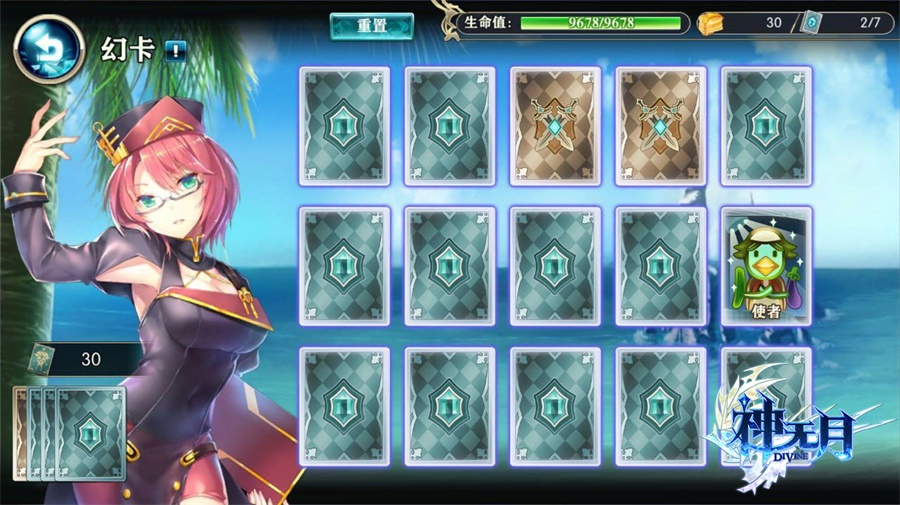Tap the treasure chest icon in top bar
Image resolution: width=900 pixels, height=505 pixels.
pos(712,23)
